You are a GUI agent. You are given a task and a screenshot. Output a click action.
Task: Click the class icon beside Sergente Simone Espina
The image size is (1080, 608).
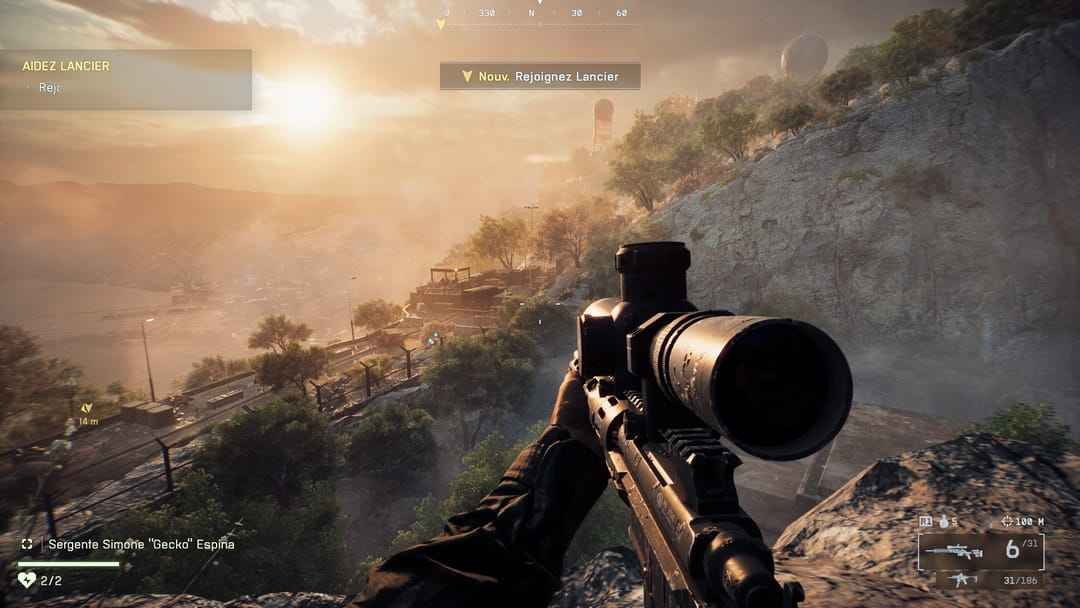pyautogui.click(x=27, y=544)
